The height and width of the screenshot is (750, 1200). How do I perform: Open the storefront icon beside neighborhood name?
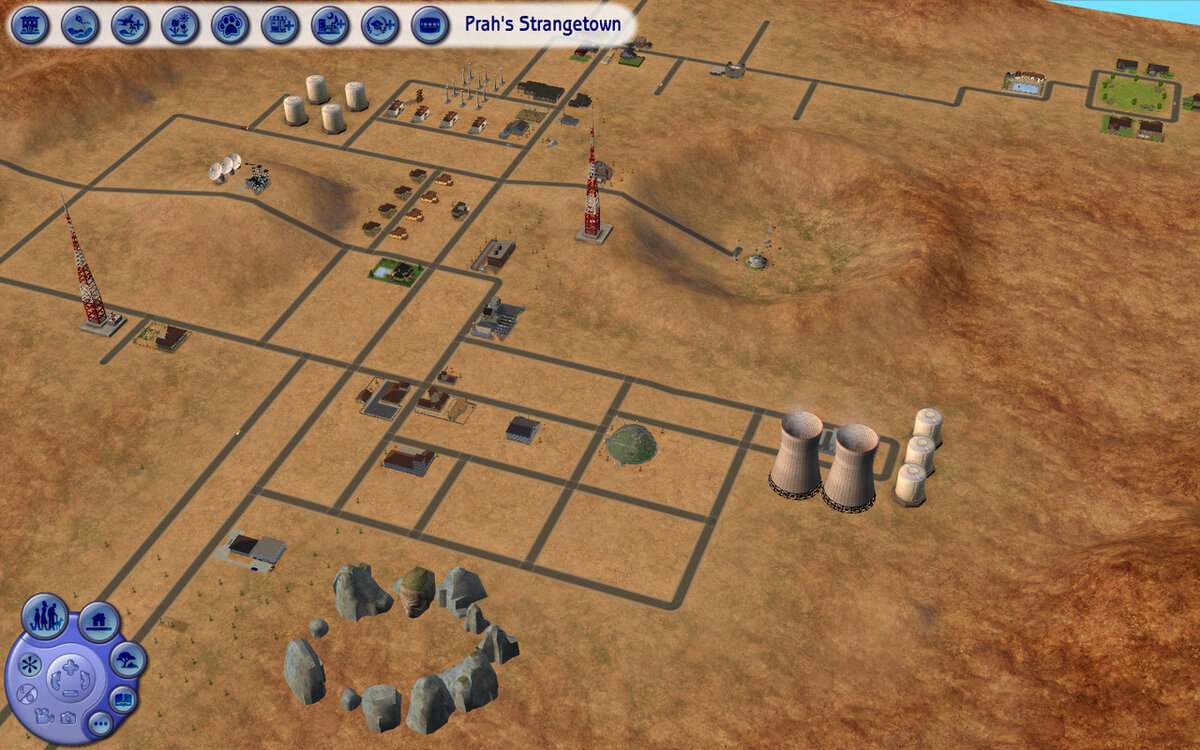coord(430,24)
